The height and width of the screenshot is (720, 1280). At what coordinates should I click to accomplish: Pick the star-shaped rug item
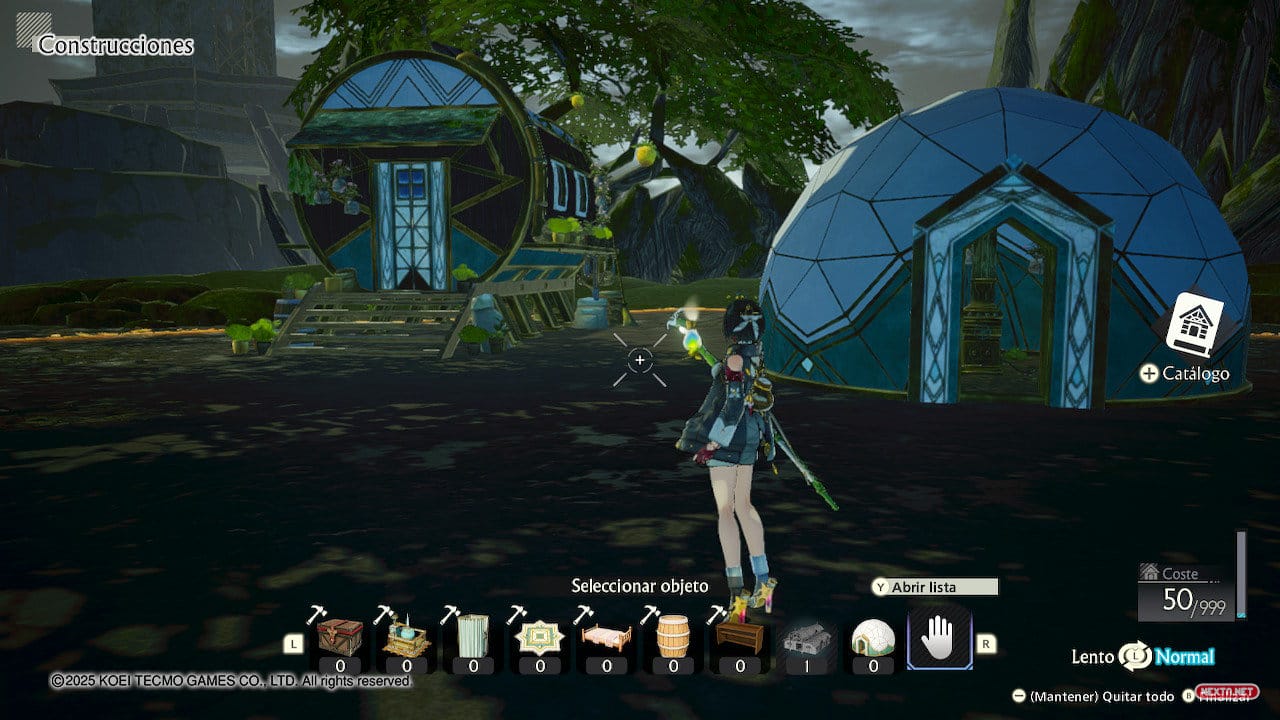click(x=540, y=637)
